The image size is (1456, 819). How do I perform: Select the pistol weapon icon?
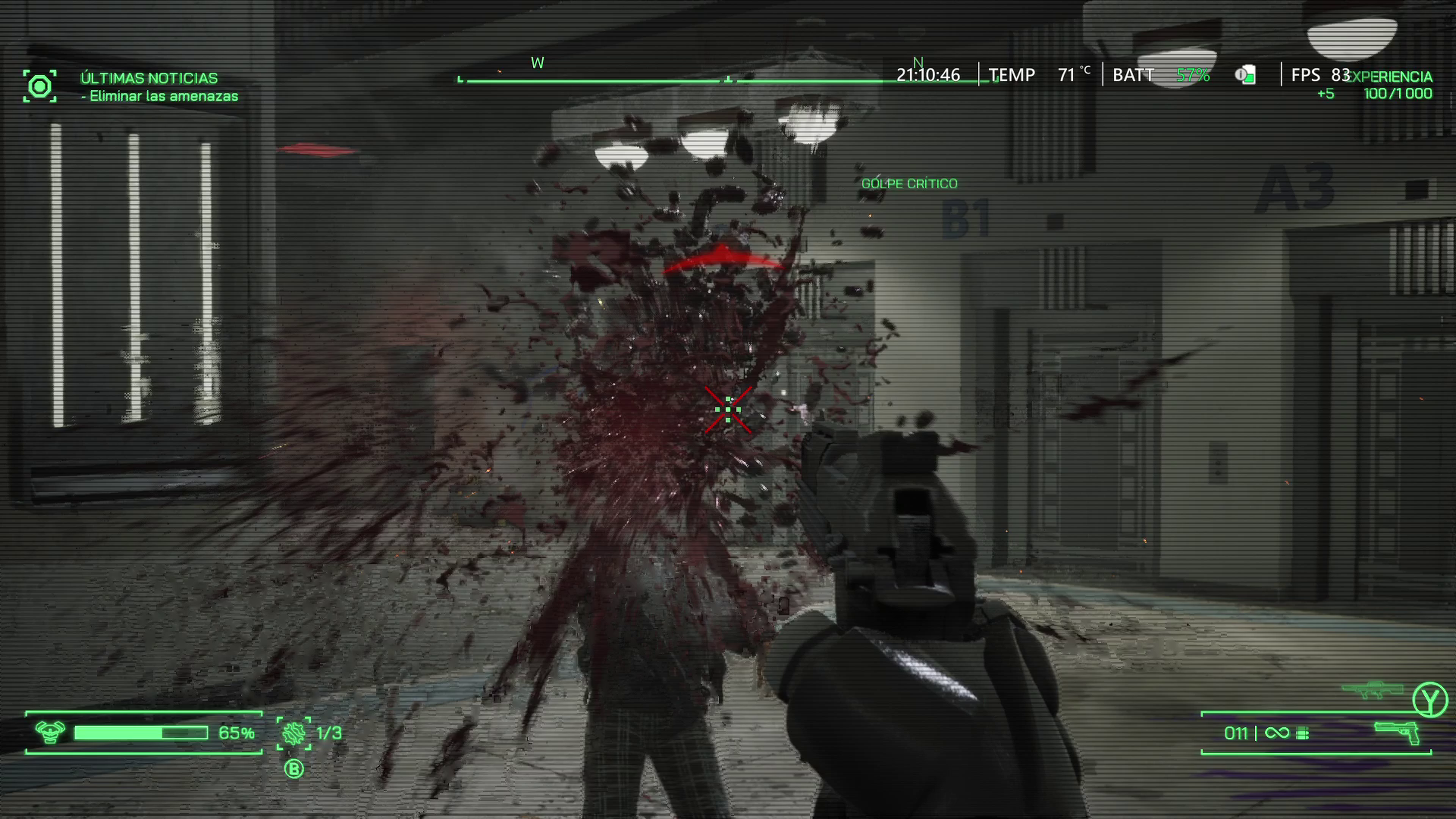pos(1396,733)
